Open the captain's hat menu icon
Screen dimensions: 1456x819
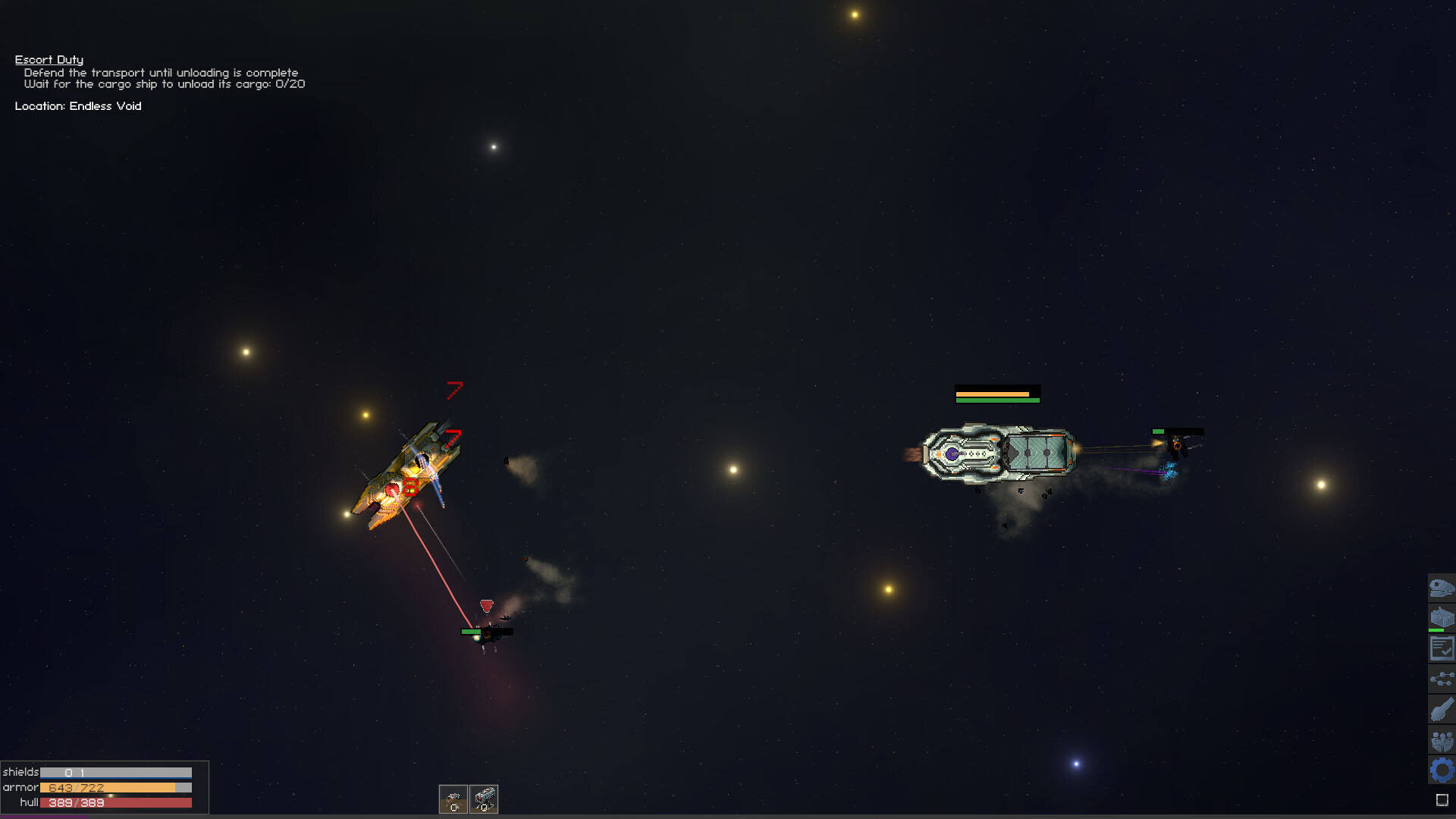(1441, 588)
